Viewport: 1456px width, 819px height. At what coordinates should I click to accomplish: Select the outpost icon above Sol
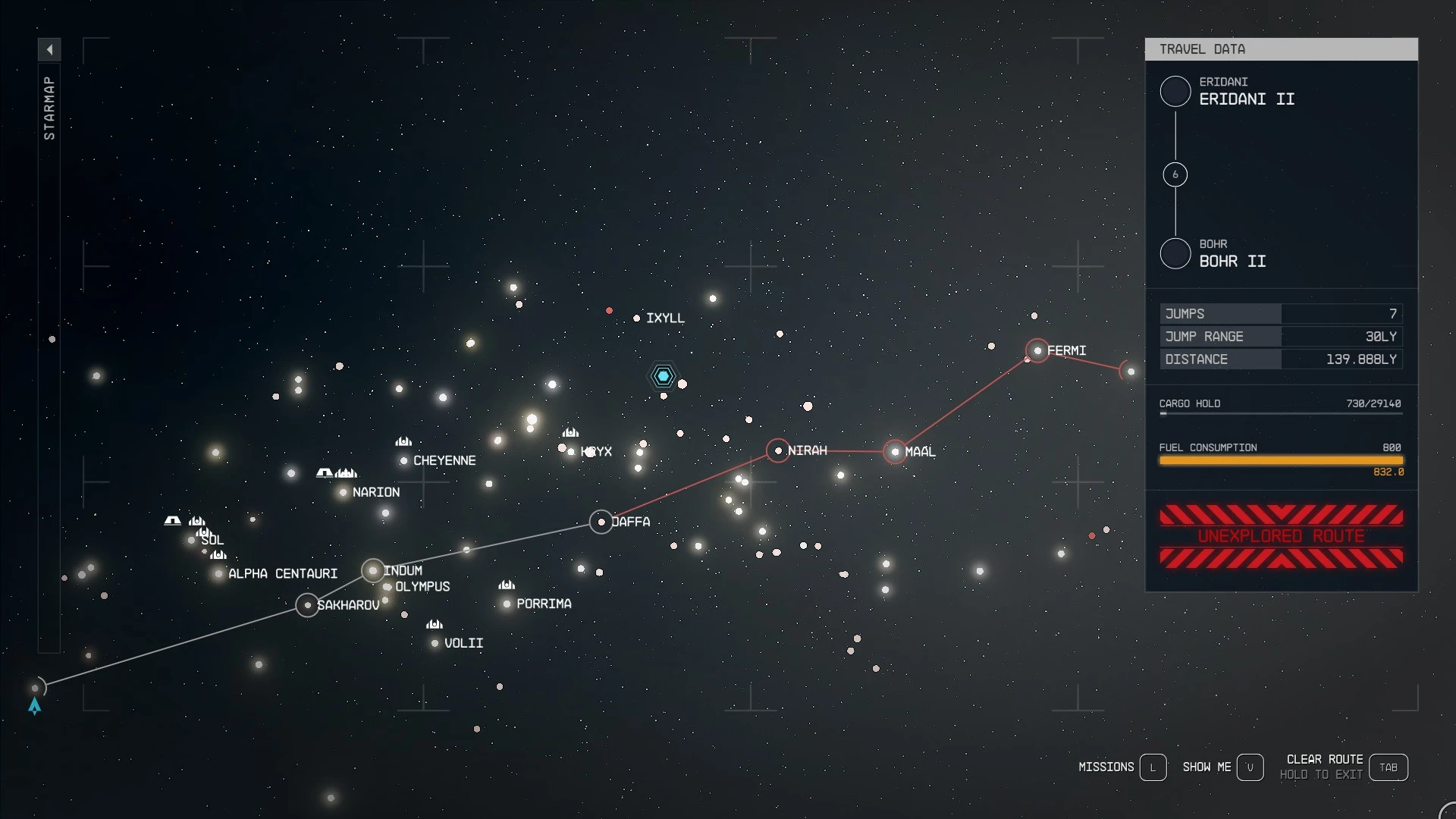172,520
